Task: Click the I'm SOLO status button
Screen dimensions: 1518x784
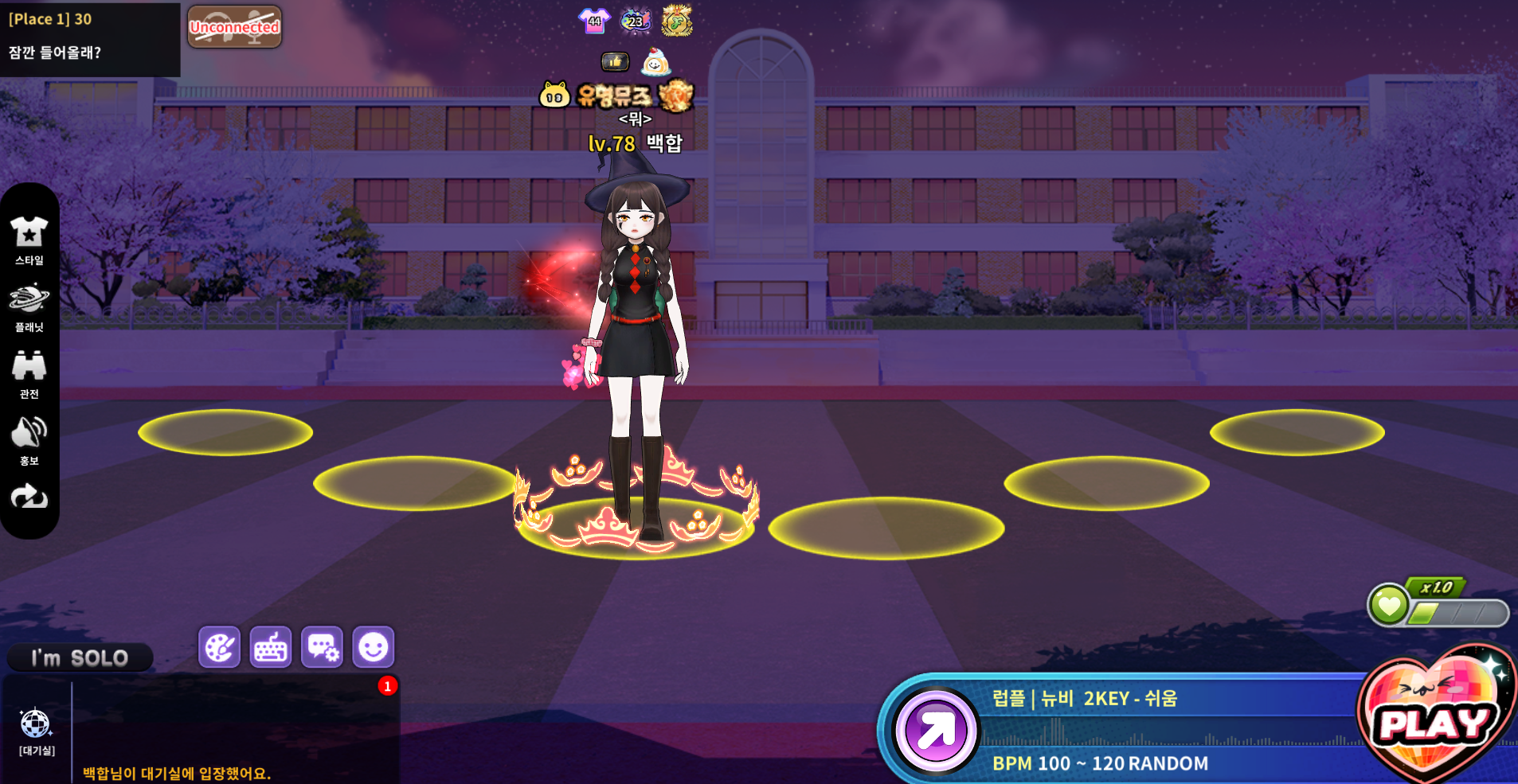Action: (x=80, y=658)
